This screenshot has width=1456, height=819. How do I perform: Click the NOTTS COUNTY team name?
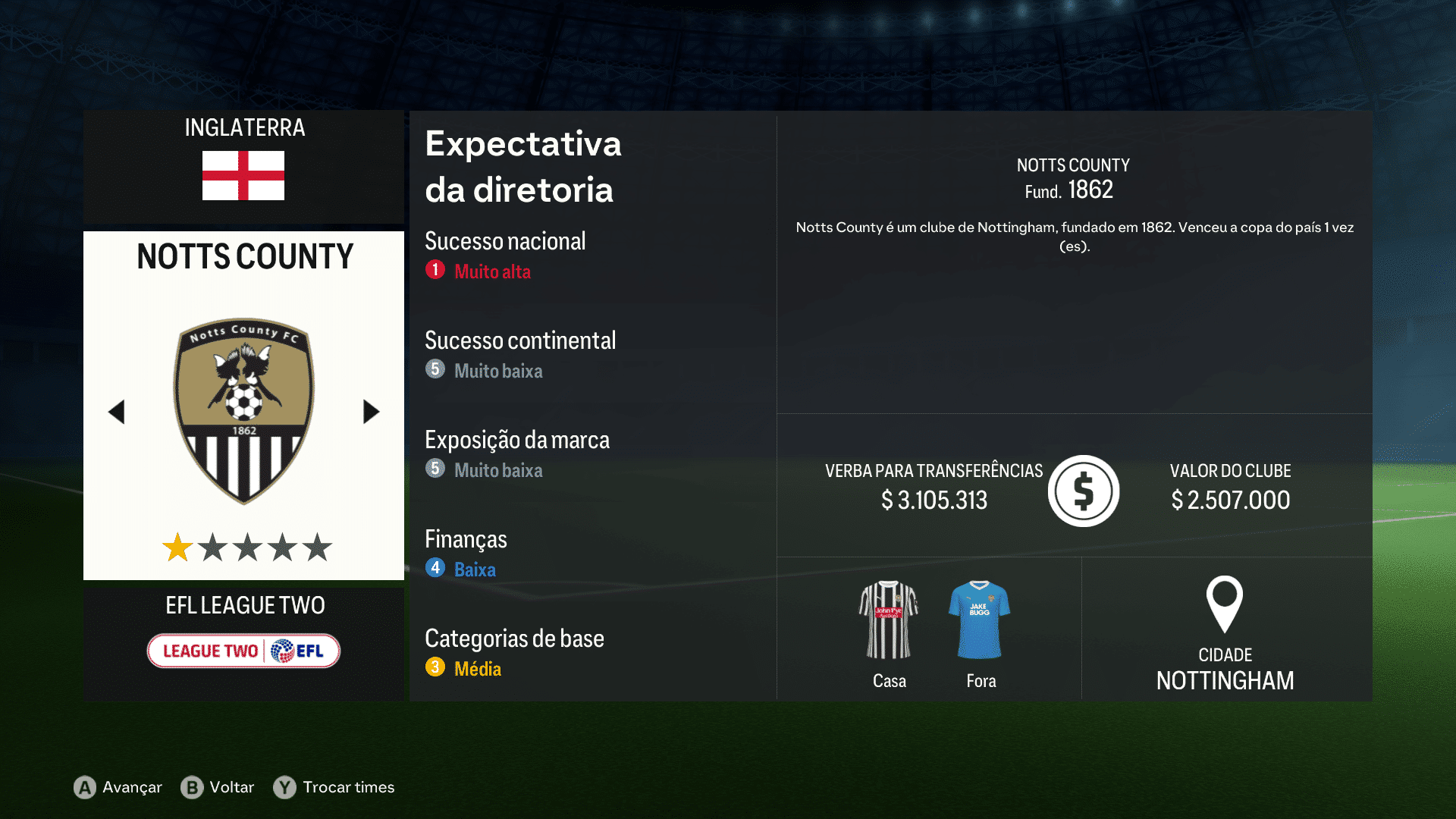coord(243,257)
